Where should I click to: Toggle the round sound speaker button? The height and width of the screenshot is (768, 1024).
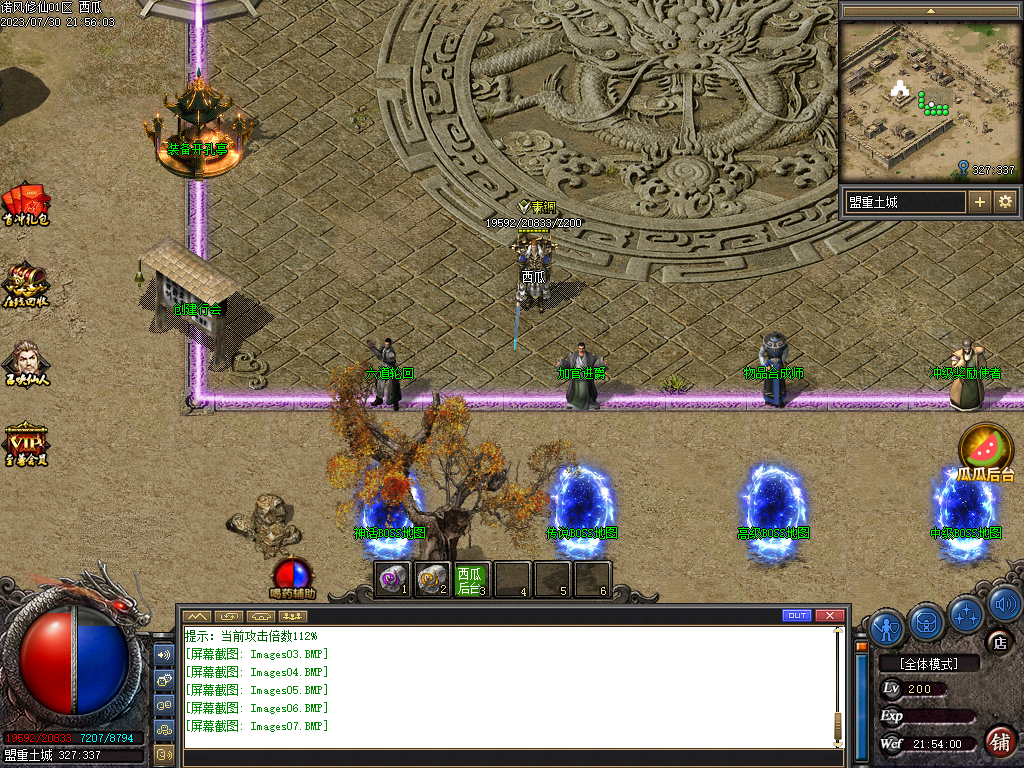pyautogui.click(x=1004, y=602)
